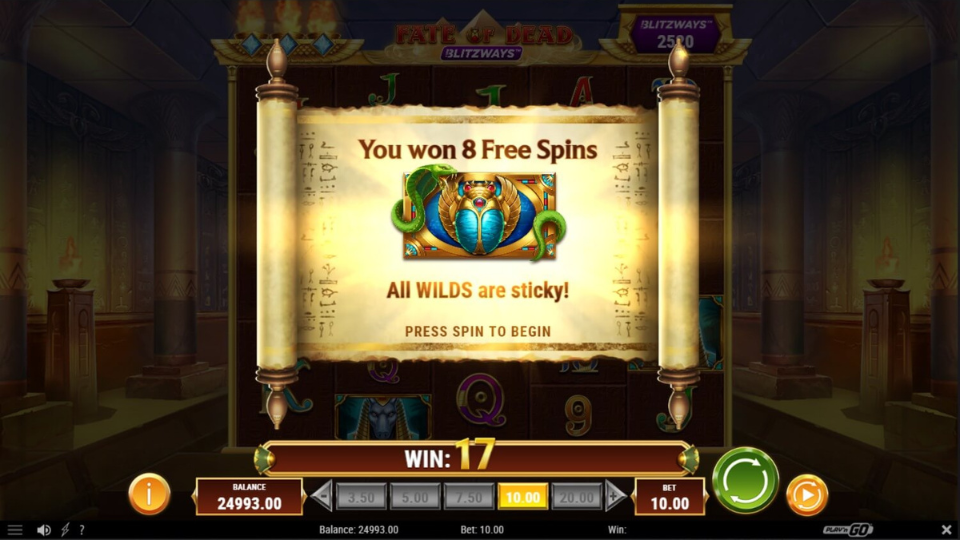The height and width of the screenshot is (540, 960).
Task: Select the highlighted 10.00 bet
Action: point(523,496)
